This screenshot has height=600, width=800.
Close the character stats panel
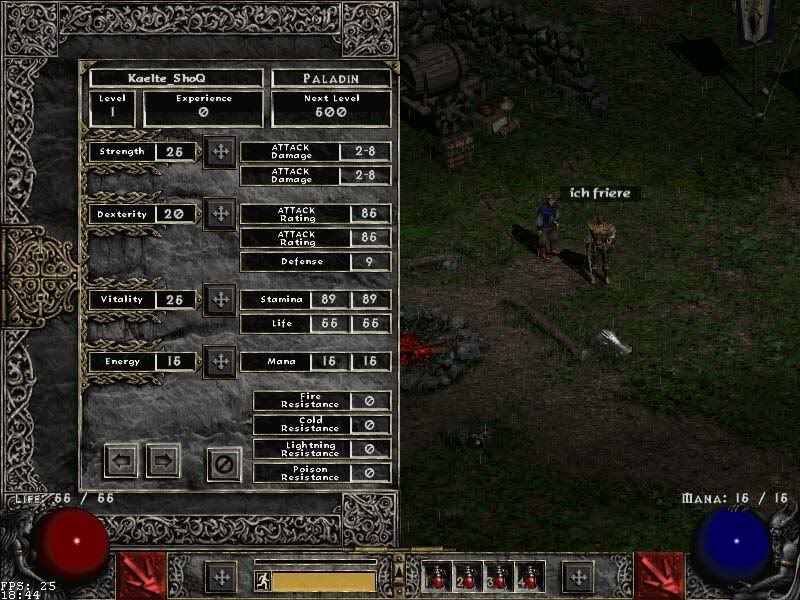(225, 463)
